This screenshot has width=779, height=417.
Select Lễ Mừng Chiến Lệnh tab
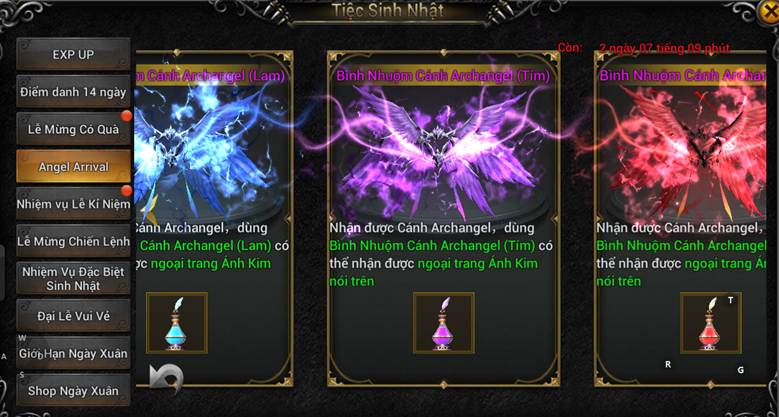click(73, 241)
